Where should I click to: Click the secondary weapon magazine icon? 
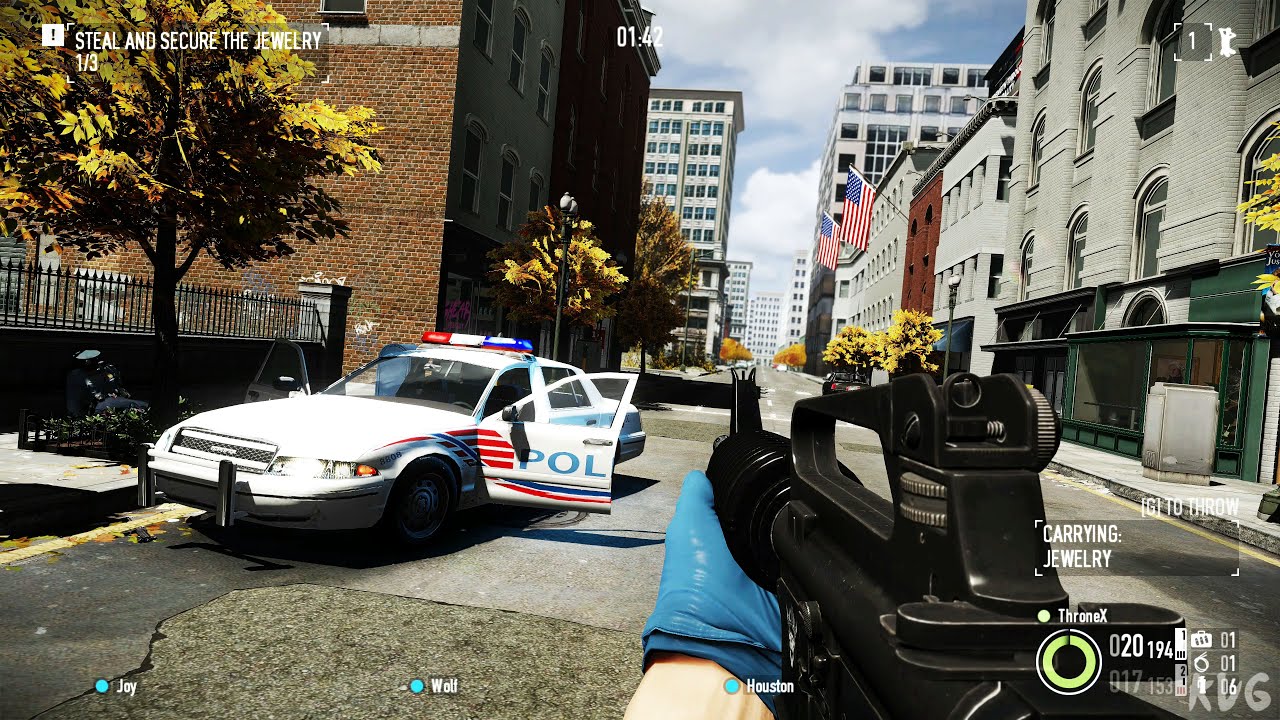point(1180,683)
